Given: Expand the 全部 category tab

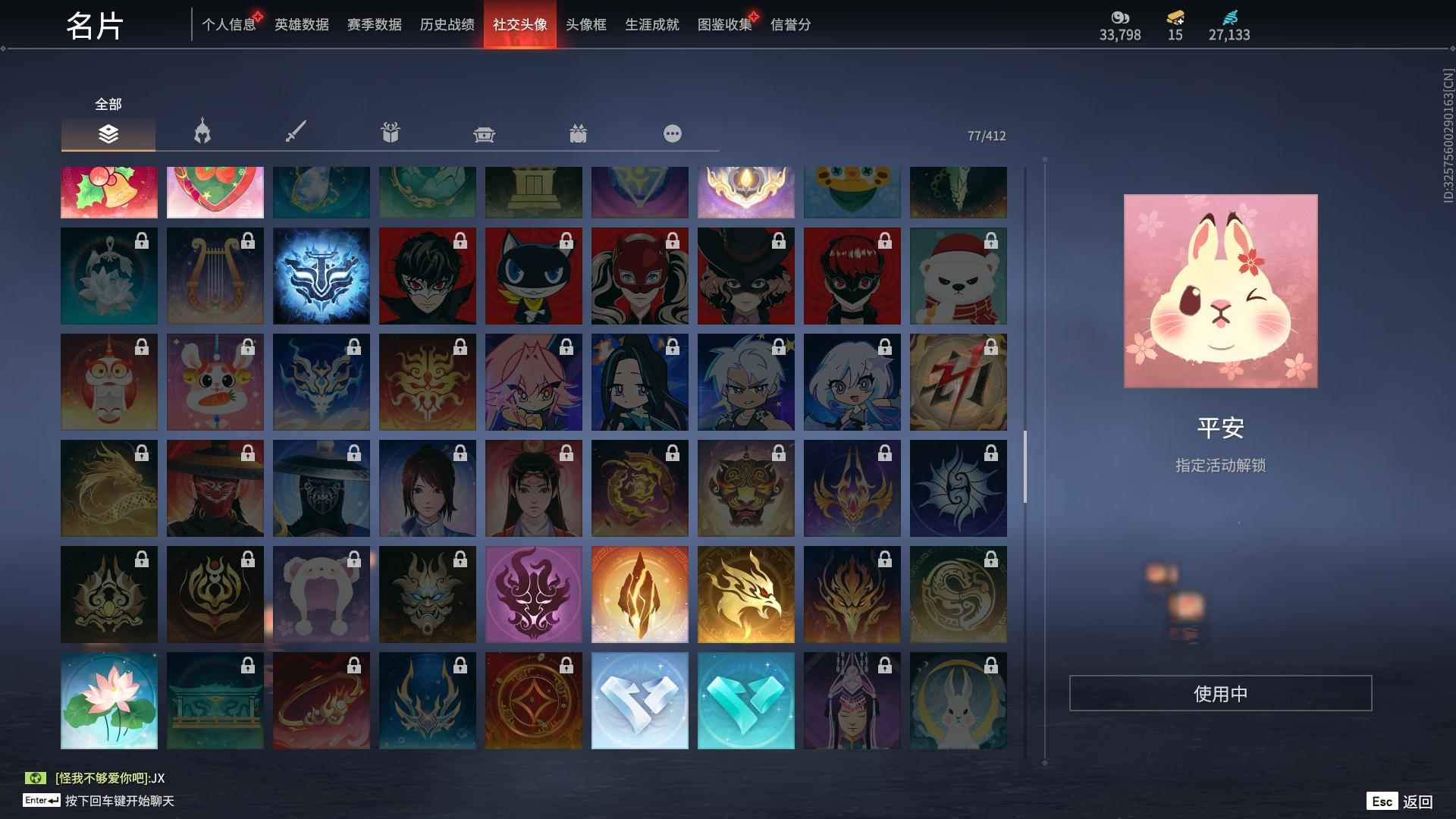Looking at the screenshot, I should [x=106, y=104].
